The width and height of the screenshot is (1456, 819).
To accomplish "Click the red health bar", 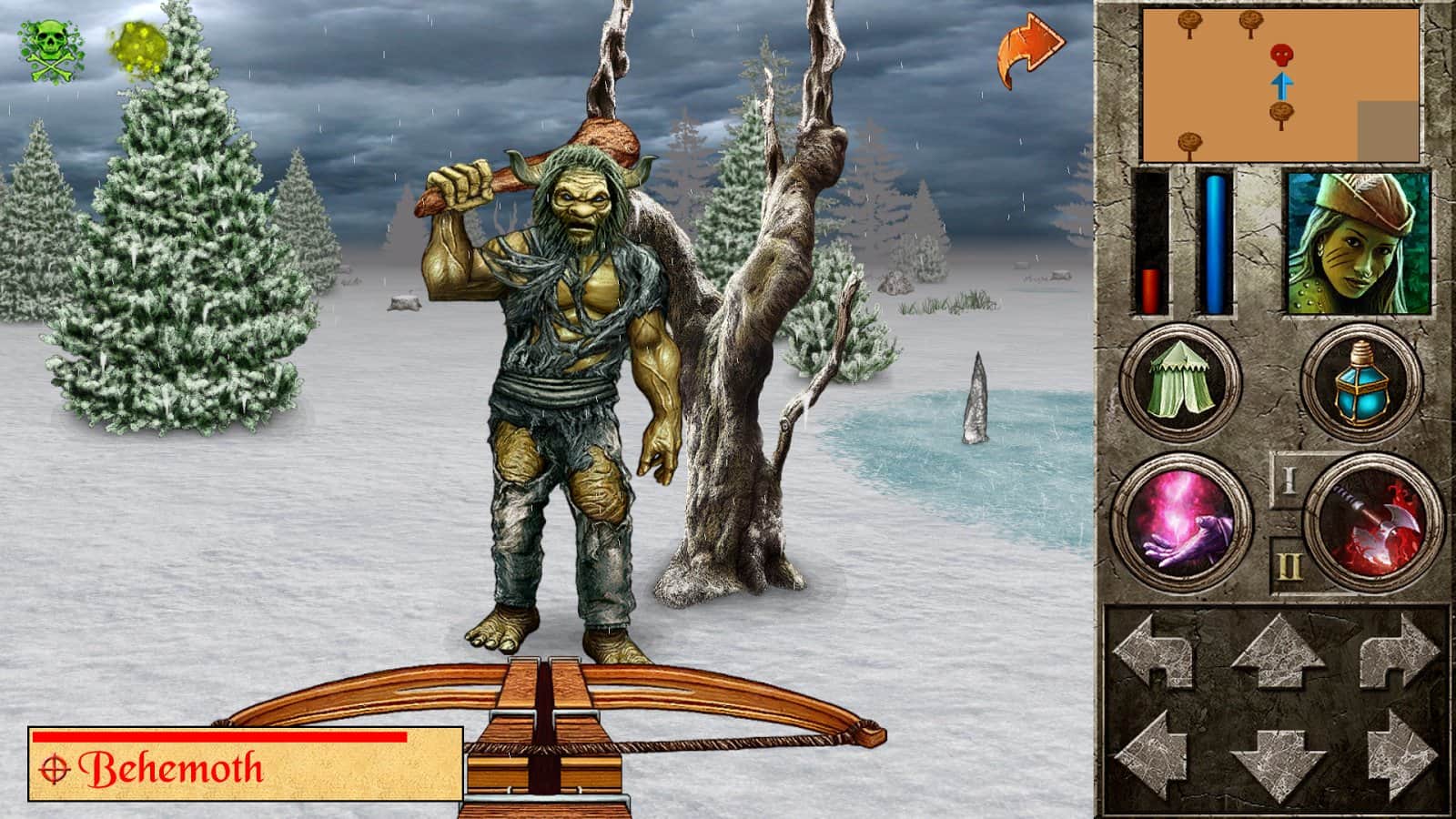I will [x=1150, y=289].
